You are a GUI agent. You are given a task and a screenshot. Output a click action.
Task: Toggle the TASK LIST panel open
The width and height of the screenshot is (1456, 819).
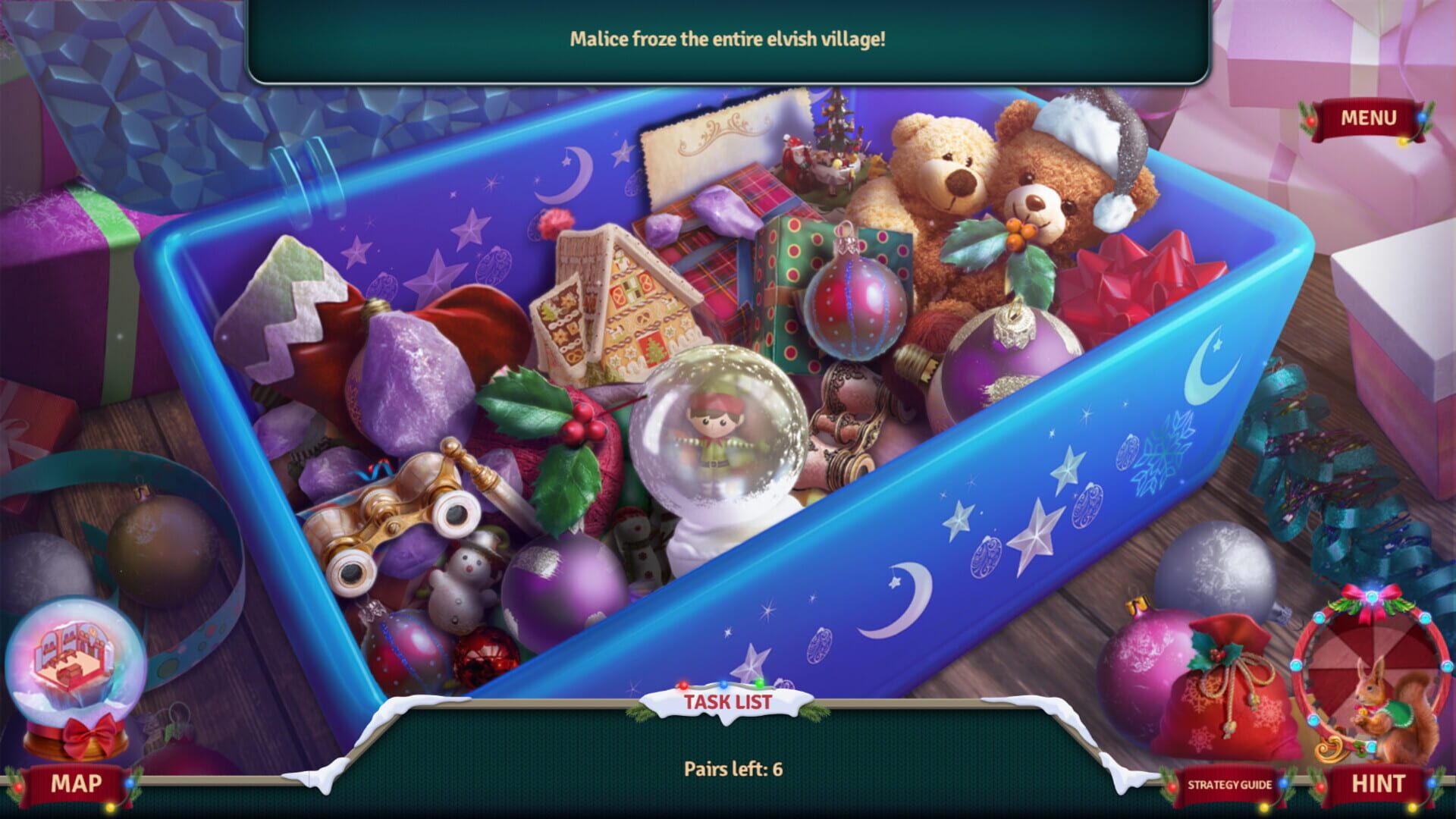[x=730, y=702]
